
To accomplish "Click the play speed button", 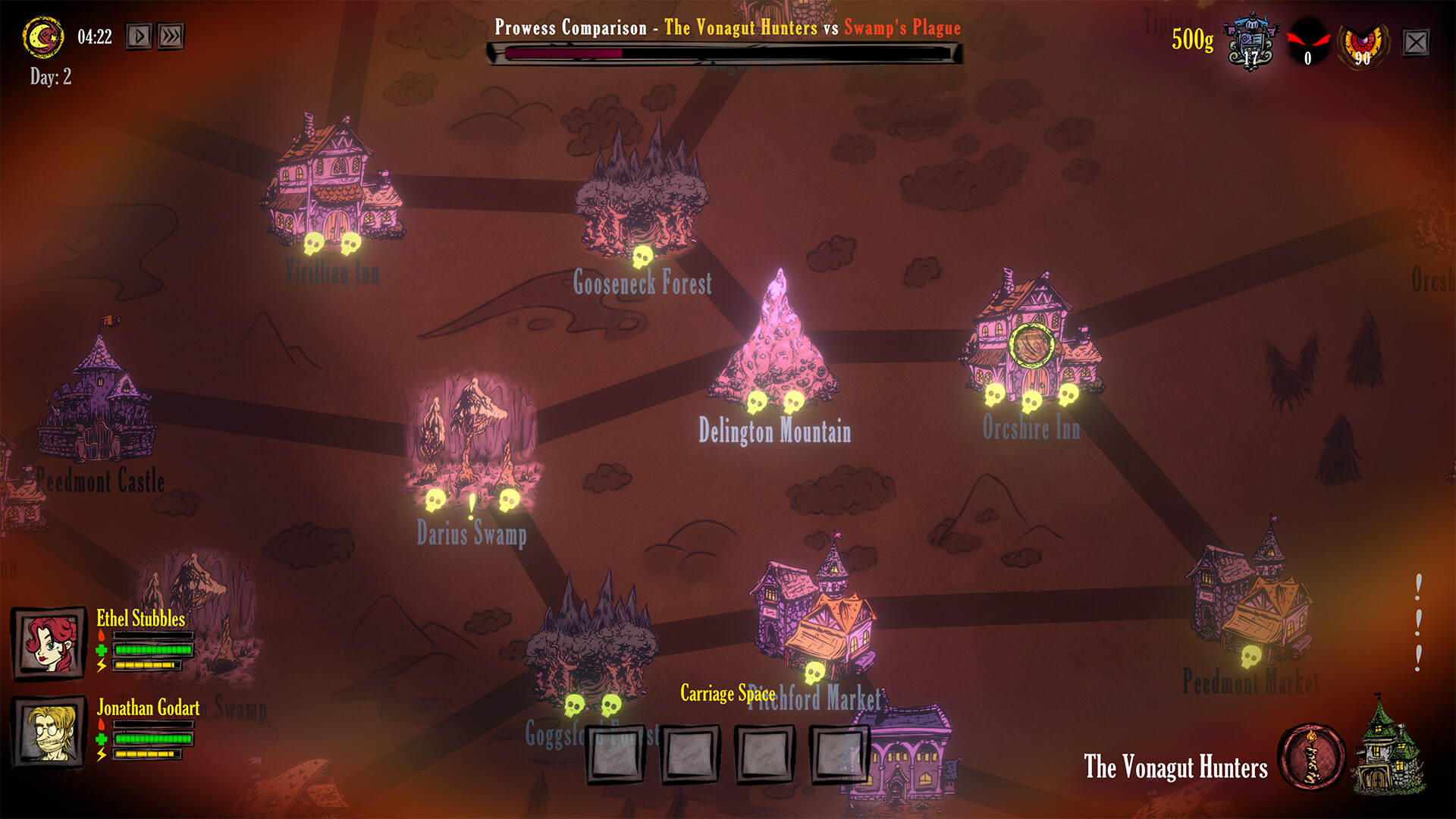I will [139, 36].
